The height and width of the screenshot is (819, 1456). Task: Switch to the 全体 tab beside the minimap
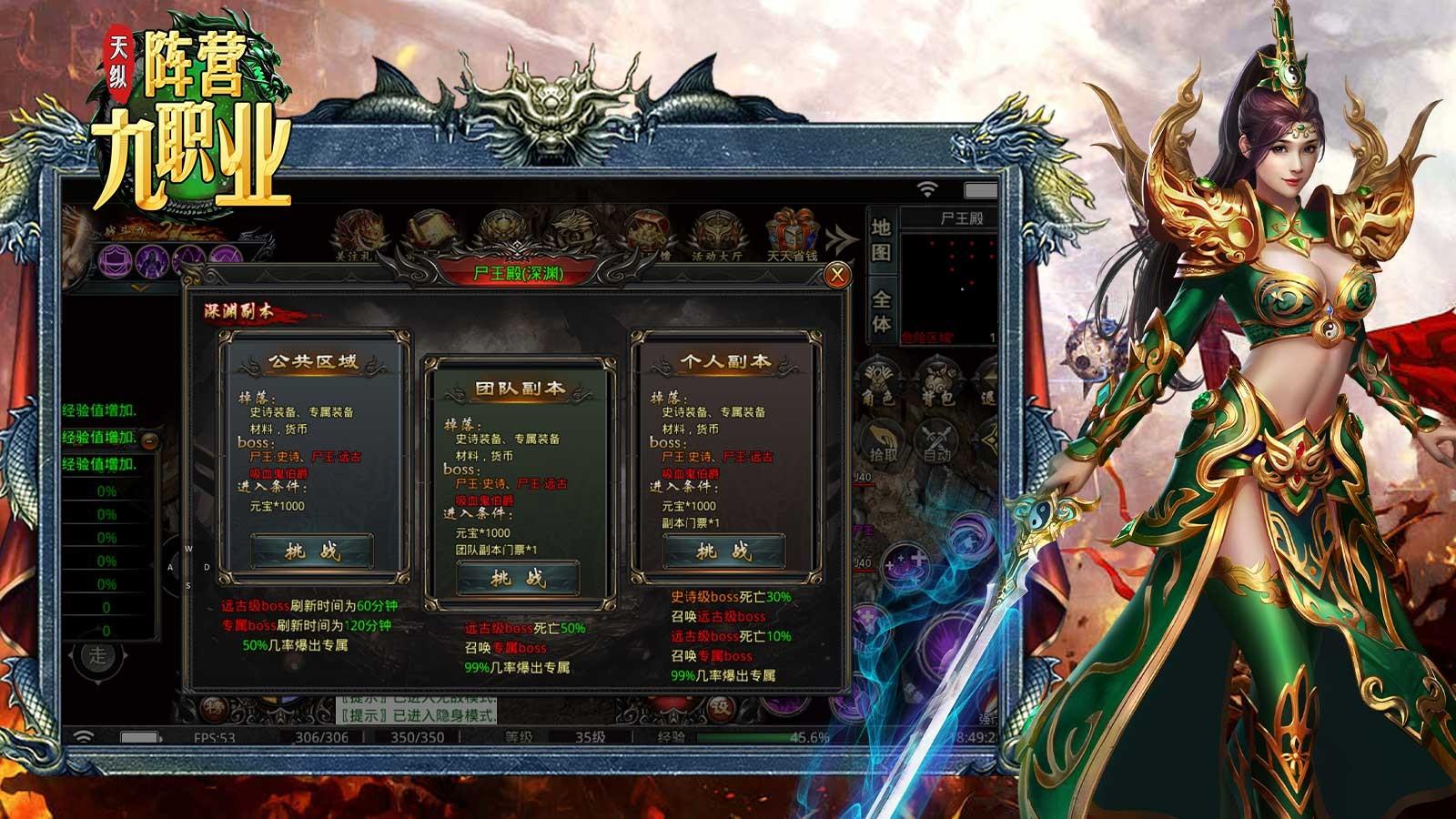click(882, 308)
